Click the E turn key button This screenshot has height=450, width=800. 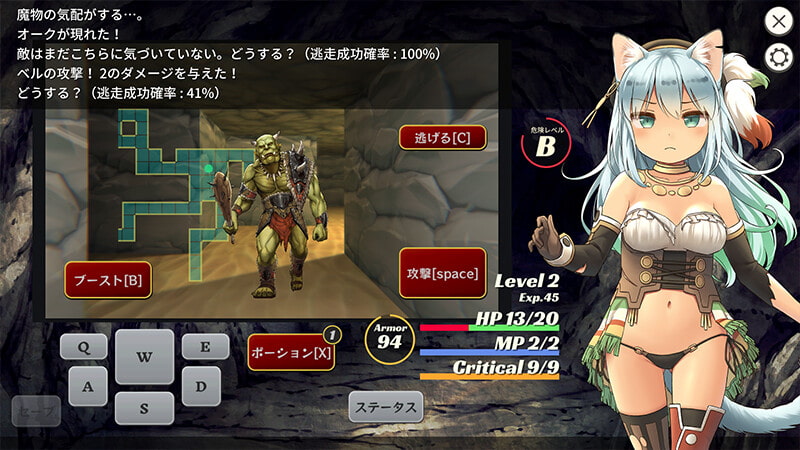click(204, 347)
